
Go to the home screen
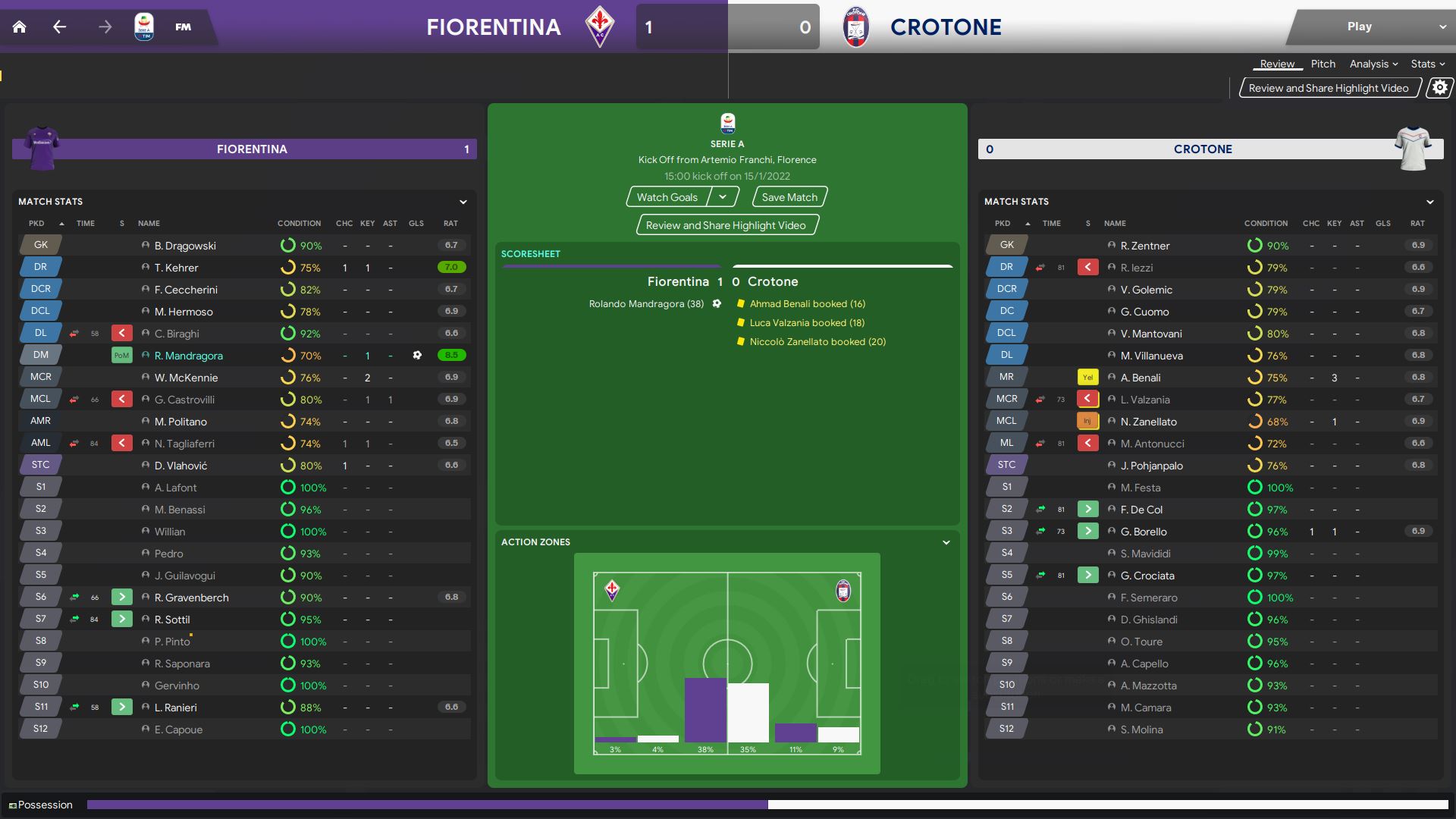(x=20, y=27)
